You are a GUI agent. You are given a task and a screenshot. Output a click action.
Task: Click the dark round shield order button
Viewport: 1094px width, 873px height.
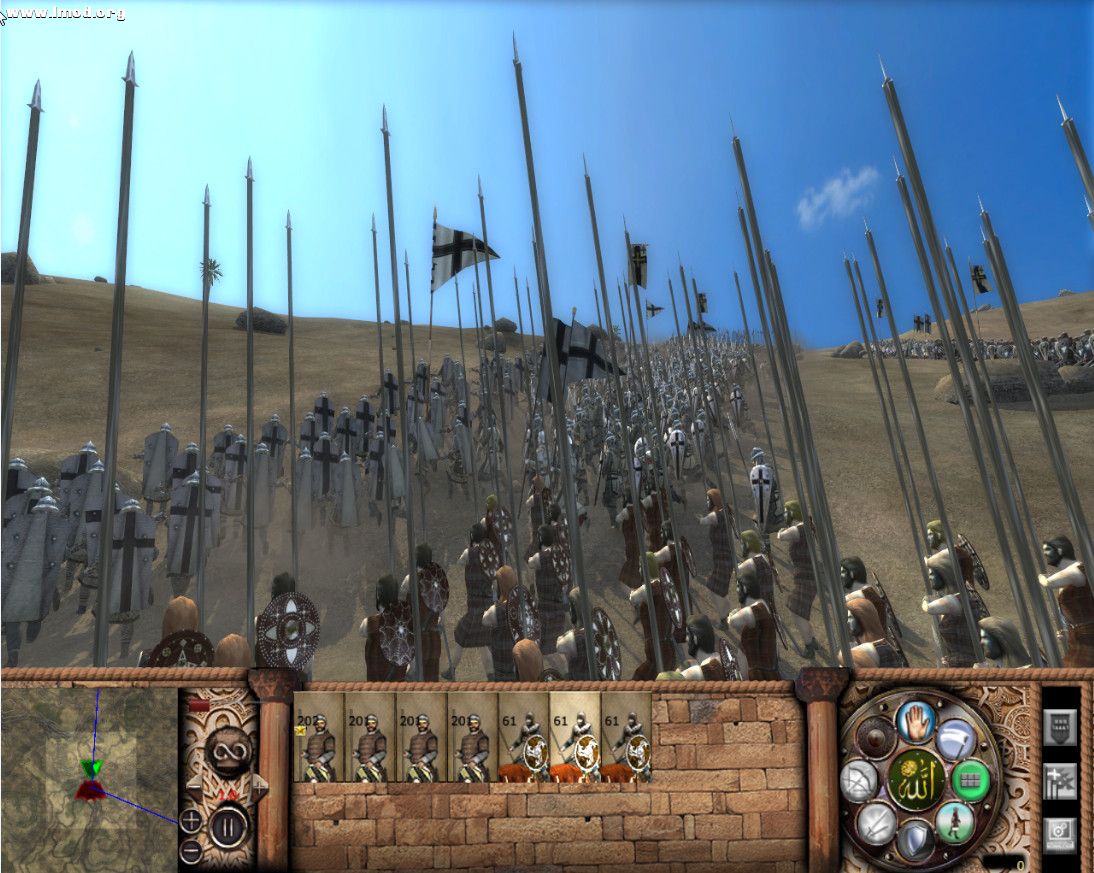(876, 739)
